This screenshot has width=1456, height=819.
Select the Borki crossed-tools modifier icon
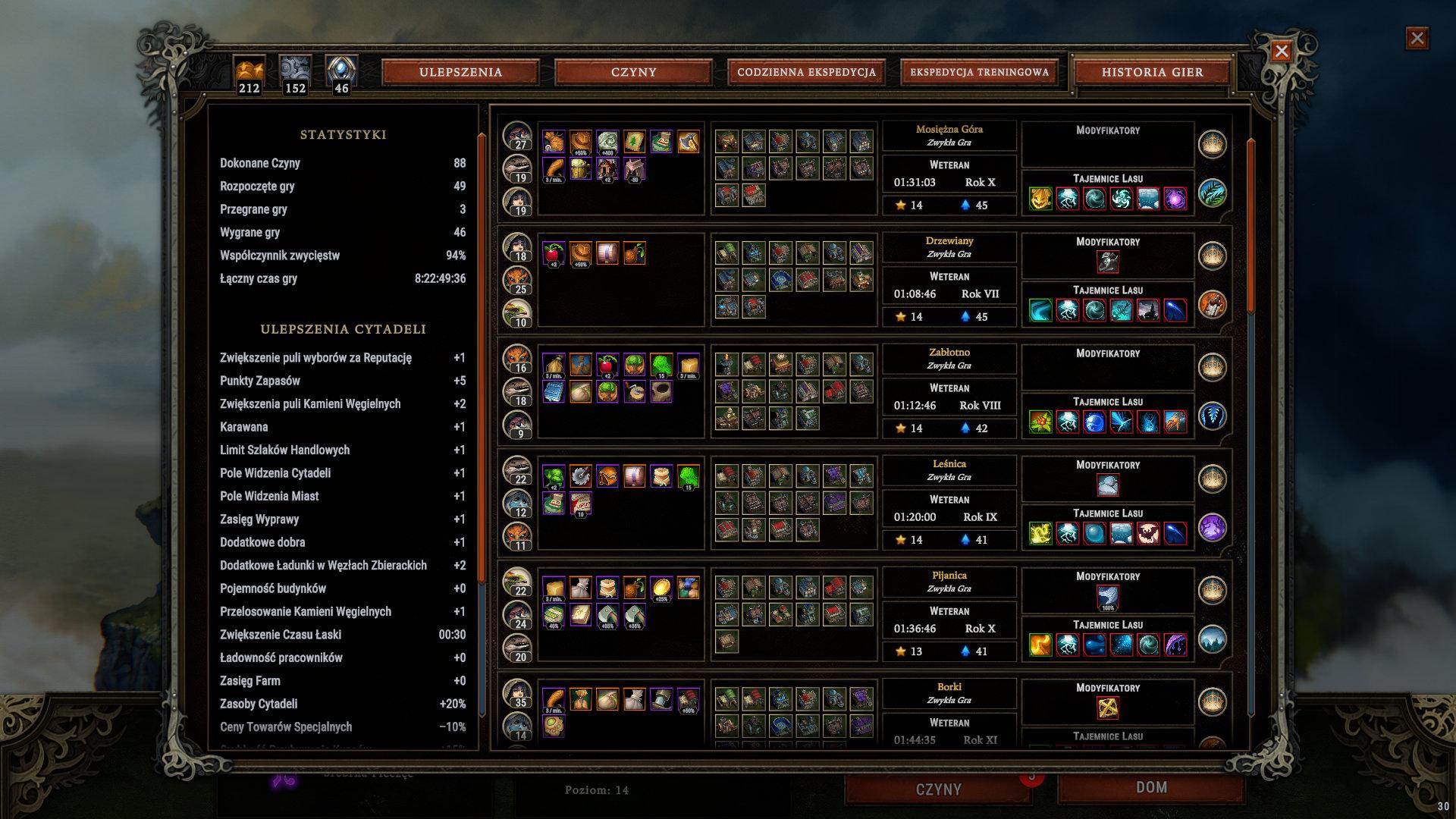(1108, 708)
